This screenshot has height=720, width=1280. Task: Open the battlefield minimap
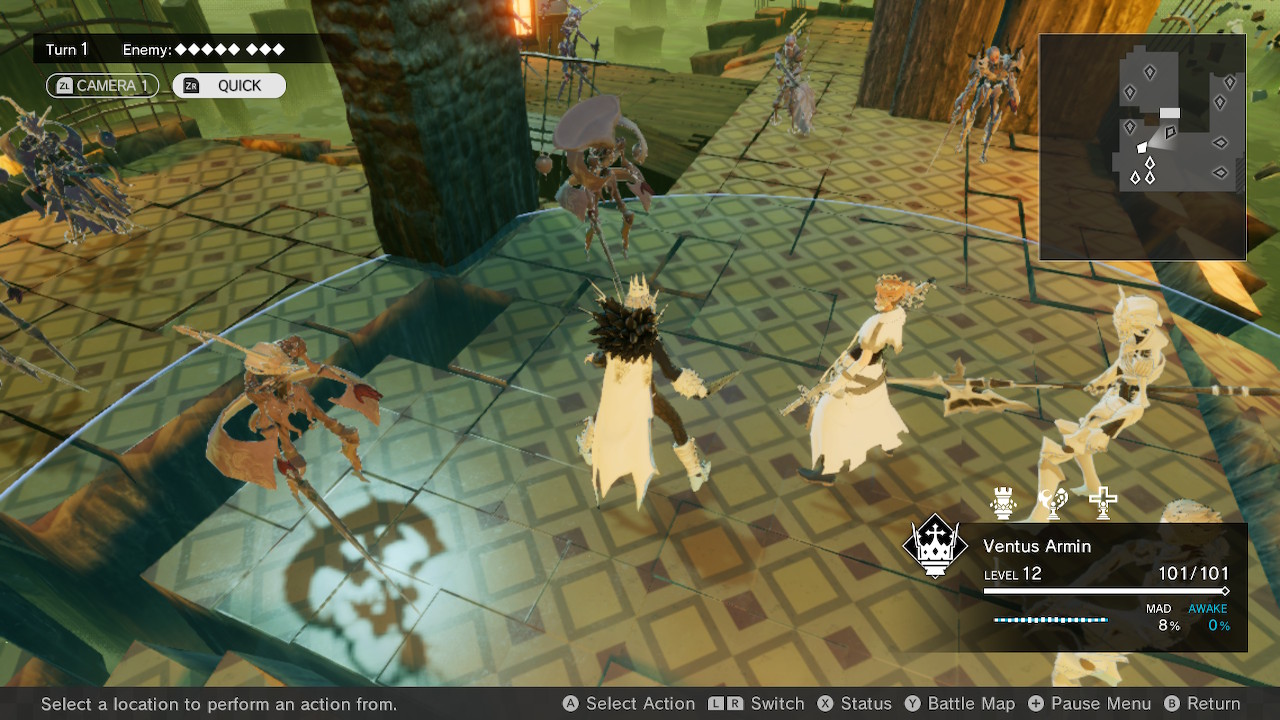pyautogui.click(x=1142, y=147)
